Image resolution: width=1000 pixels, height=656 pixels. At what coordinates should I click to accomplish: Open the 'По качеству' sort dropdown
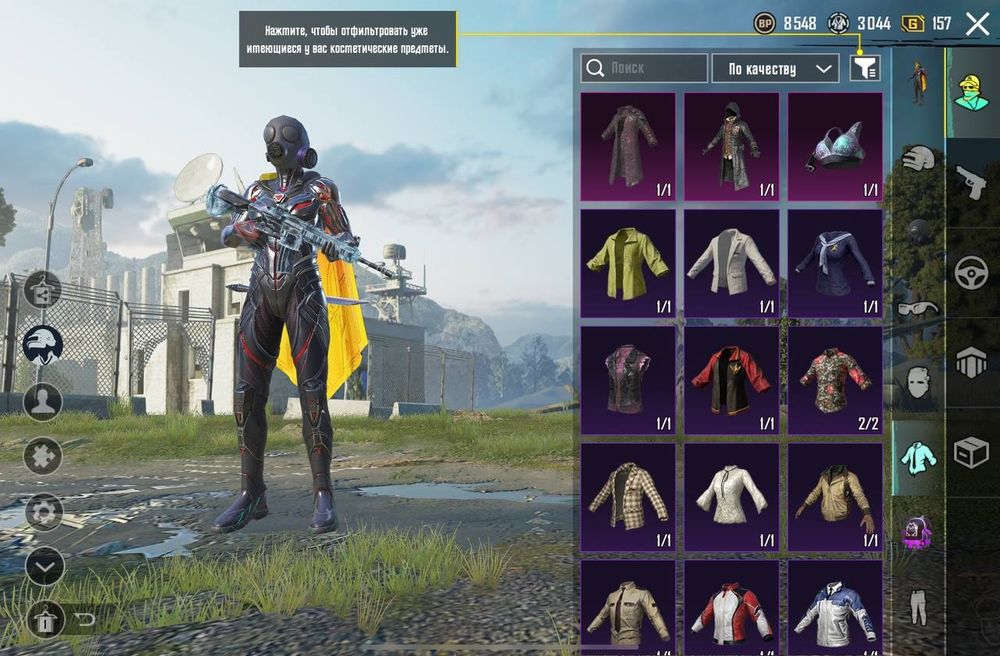(775, 68)
